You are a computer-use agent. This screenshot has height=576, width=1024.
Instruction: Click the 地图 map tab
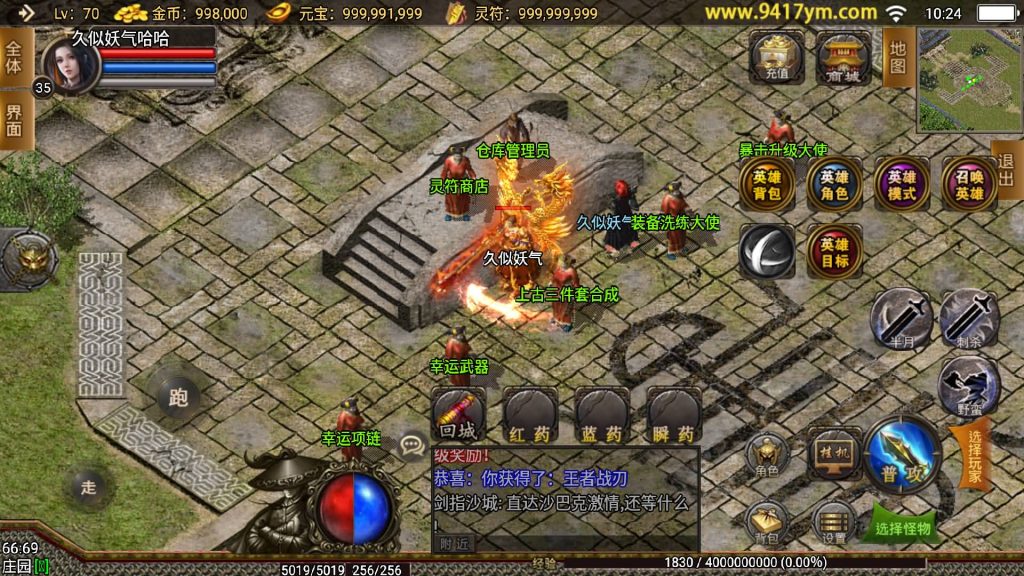point(897,57)
